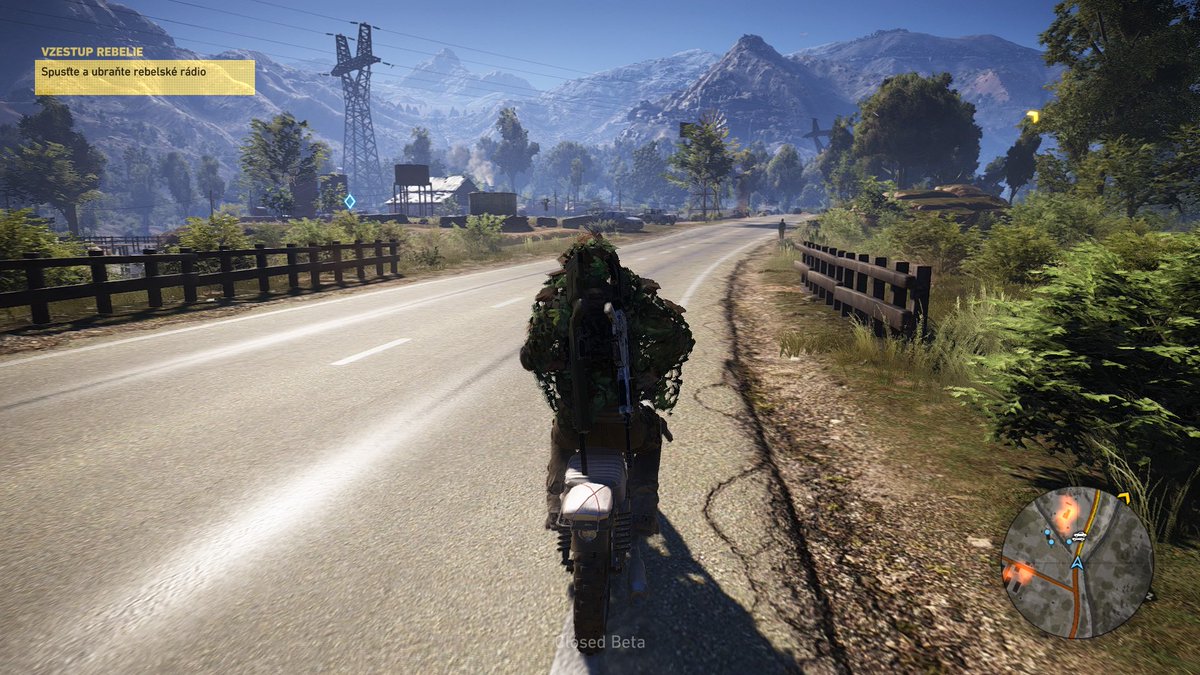Click the blue player arrow on minimap
1200x675 pixels.
(x=1077, y=563)
